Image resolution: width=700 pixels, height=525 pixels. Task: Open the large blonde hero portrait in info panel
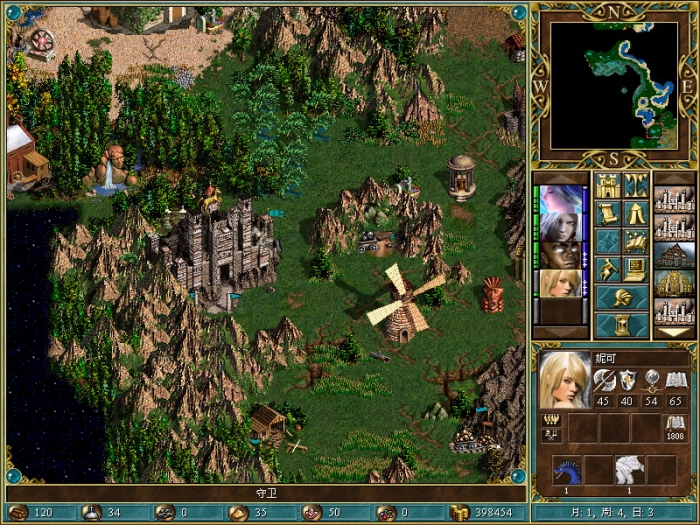(564, 380)
